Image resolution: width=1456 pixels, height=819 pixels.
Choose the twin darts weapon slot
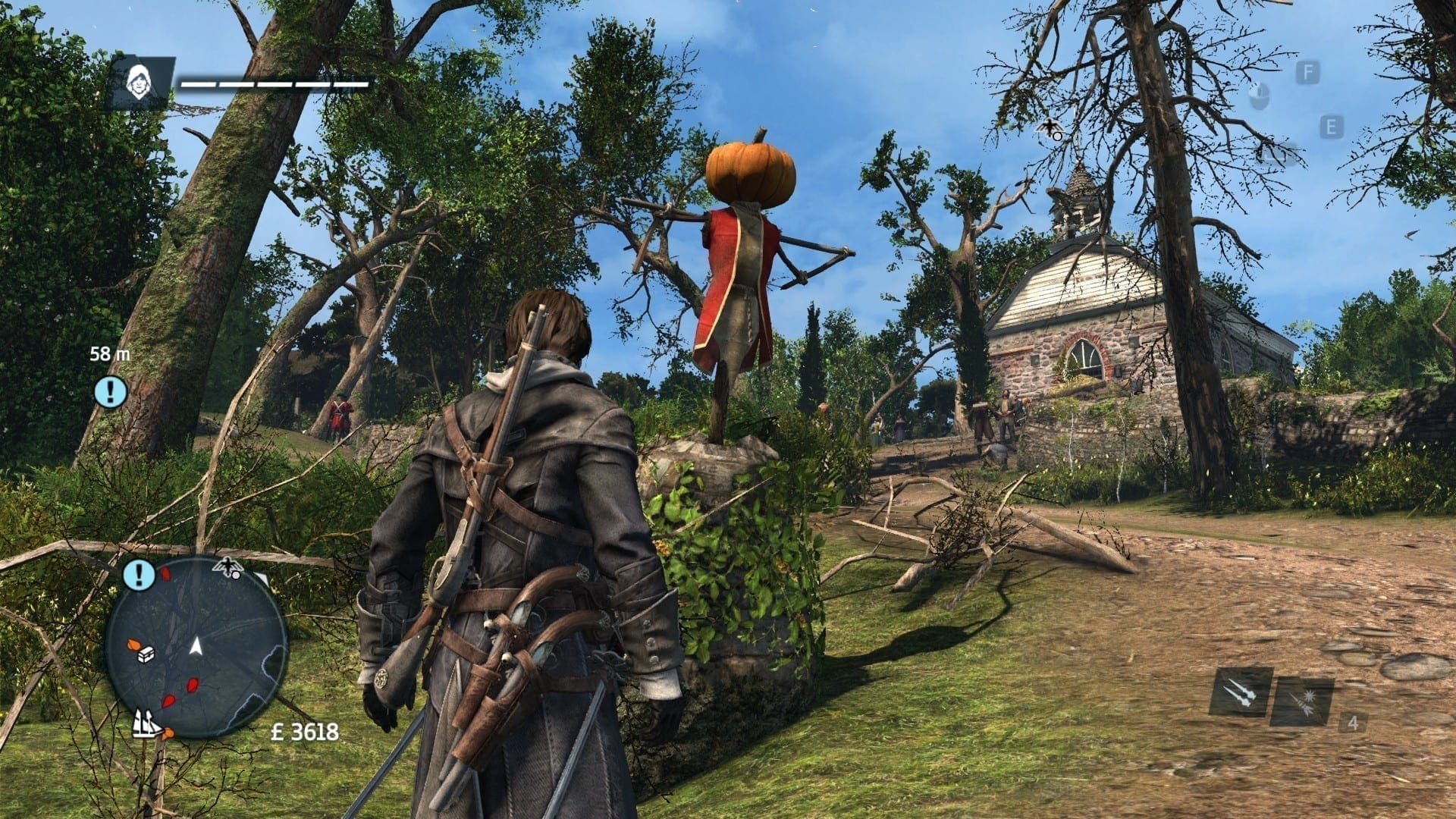[x=1241, y=692]
